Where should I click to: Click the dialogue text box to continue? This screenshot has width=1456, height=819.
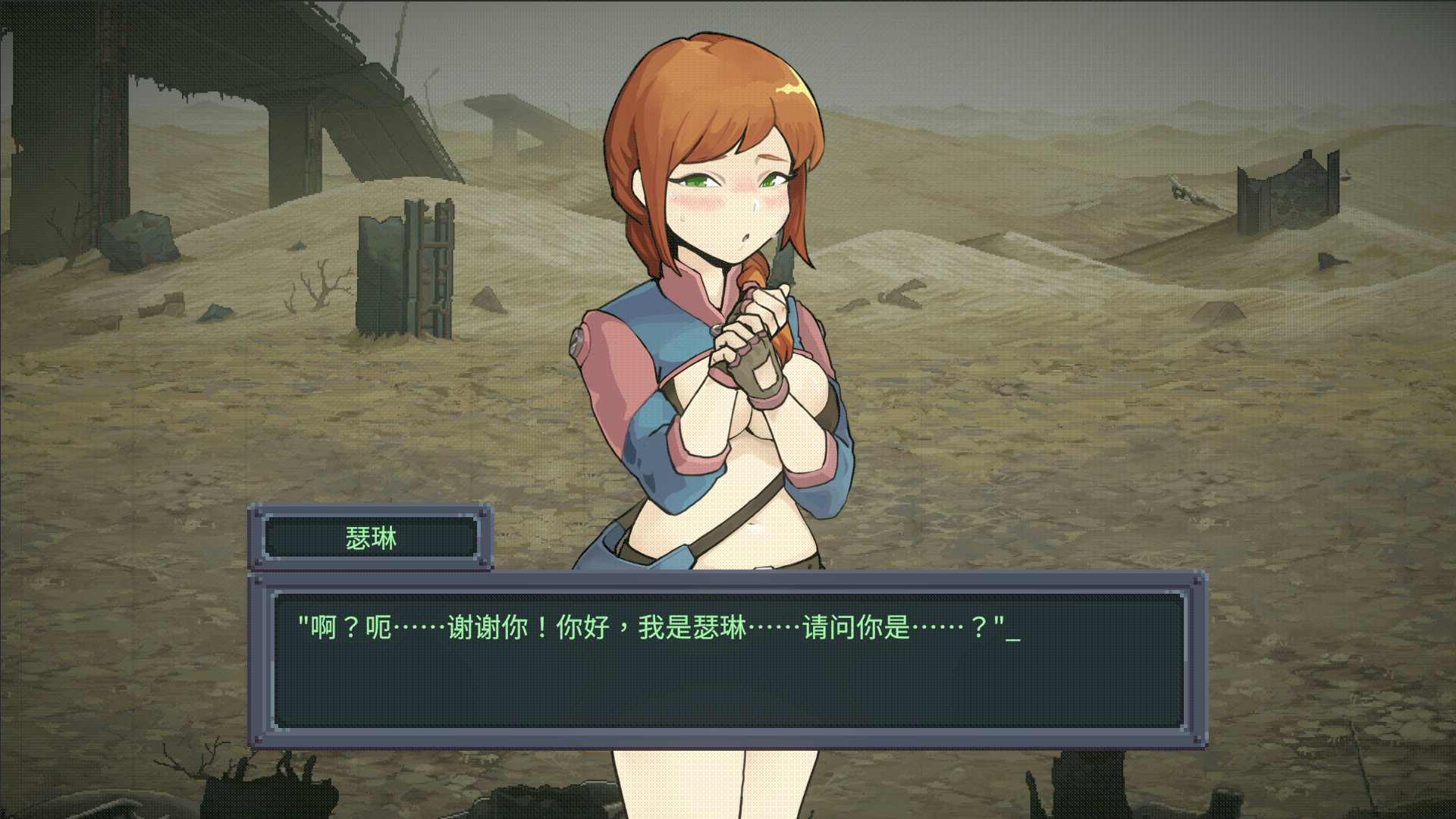[x=728, y=660]
